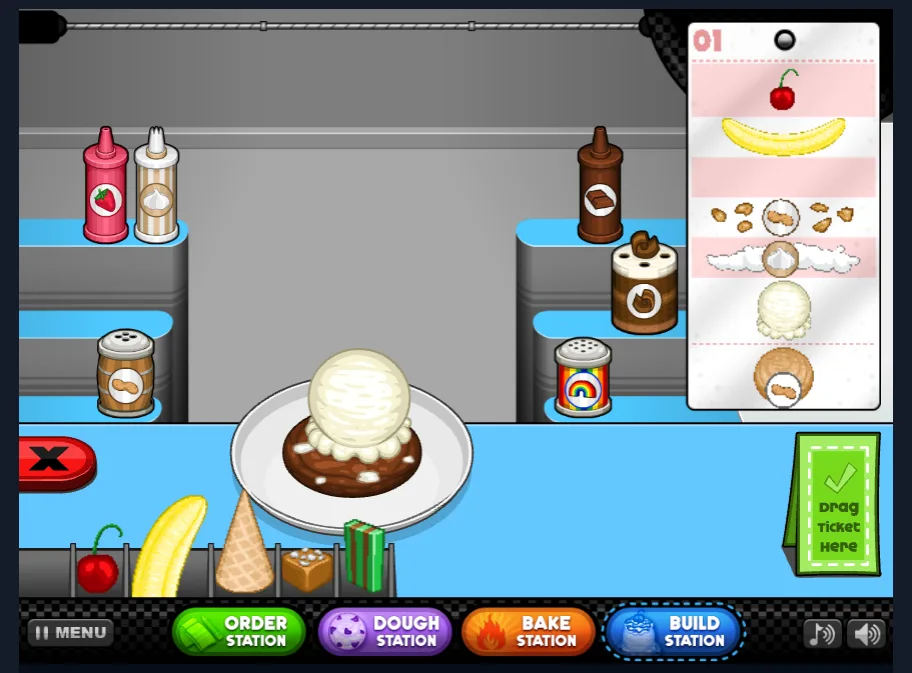Toggle the sound speaker button
This screenshot has height=673, width=912.
pyautogui.click(x=866, y=633)
